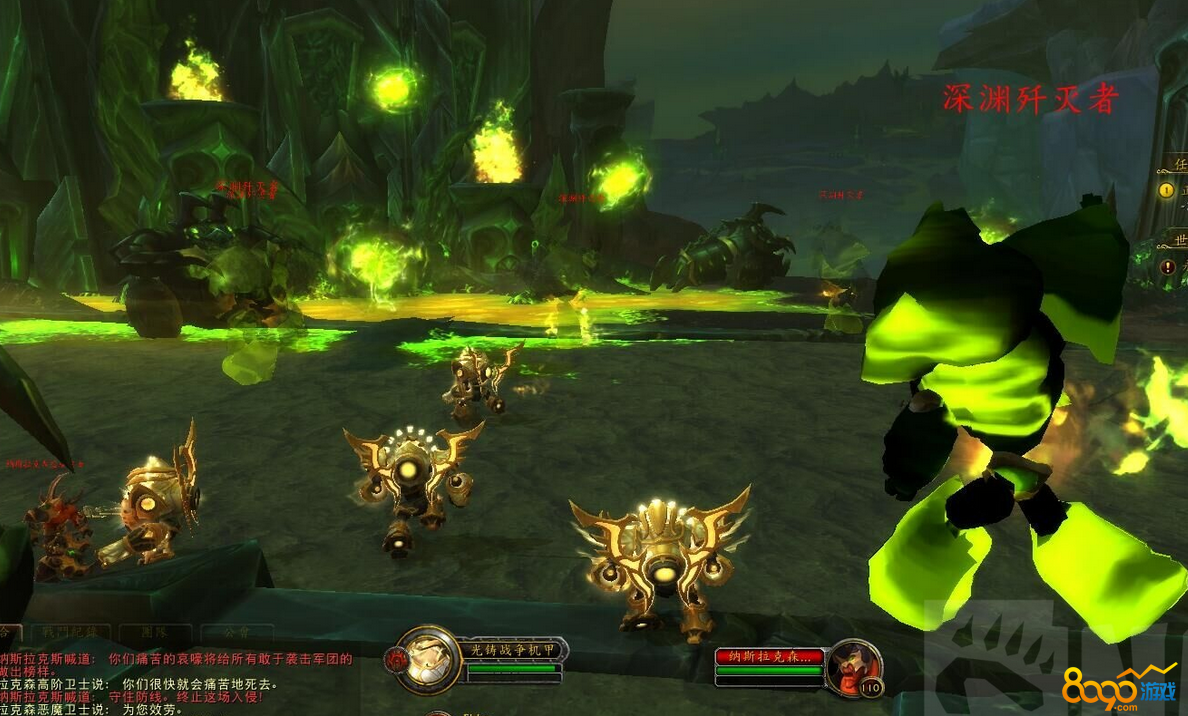Image resolution: width=1188 pixels, height=716 pixels.
Task: Switch to the 战斗记录 chat tab
Action: (69, 633)
